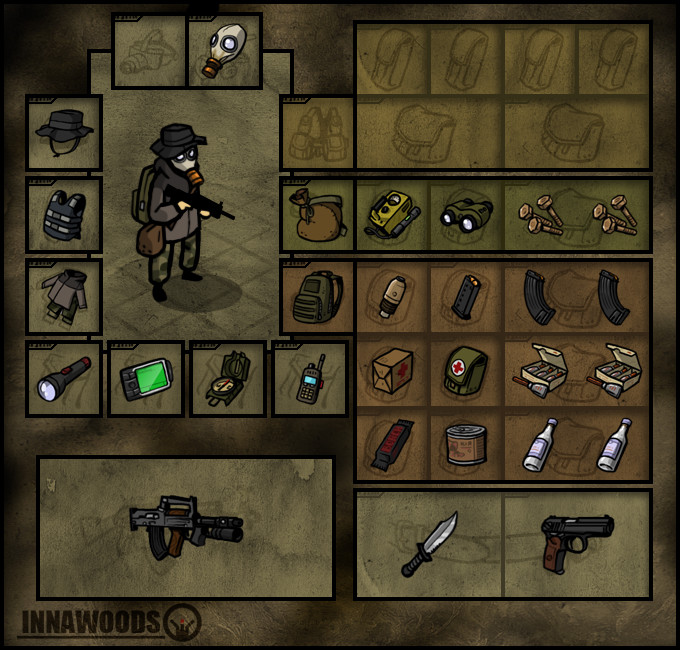Viewport: 680px width, 650px height.
Task: Pick the flashlight slot
Action: pos(64,379)
